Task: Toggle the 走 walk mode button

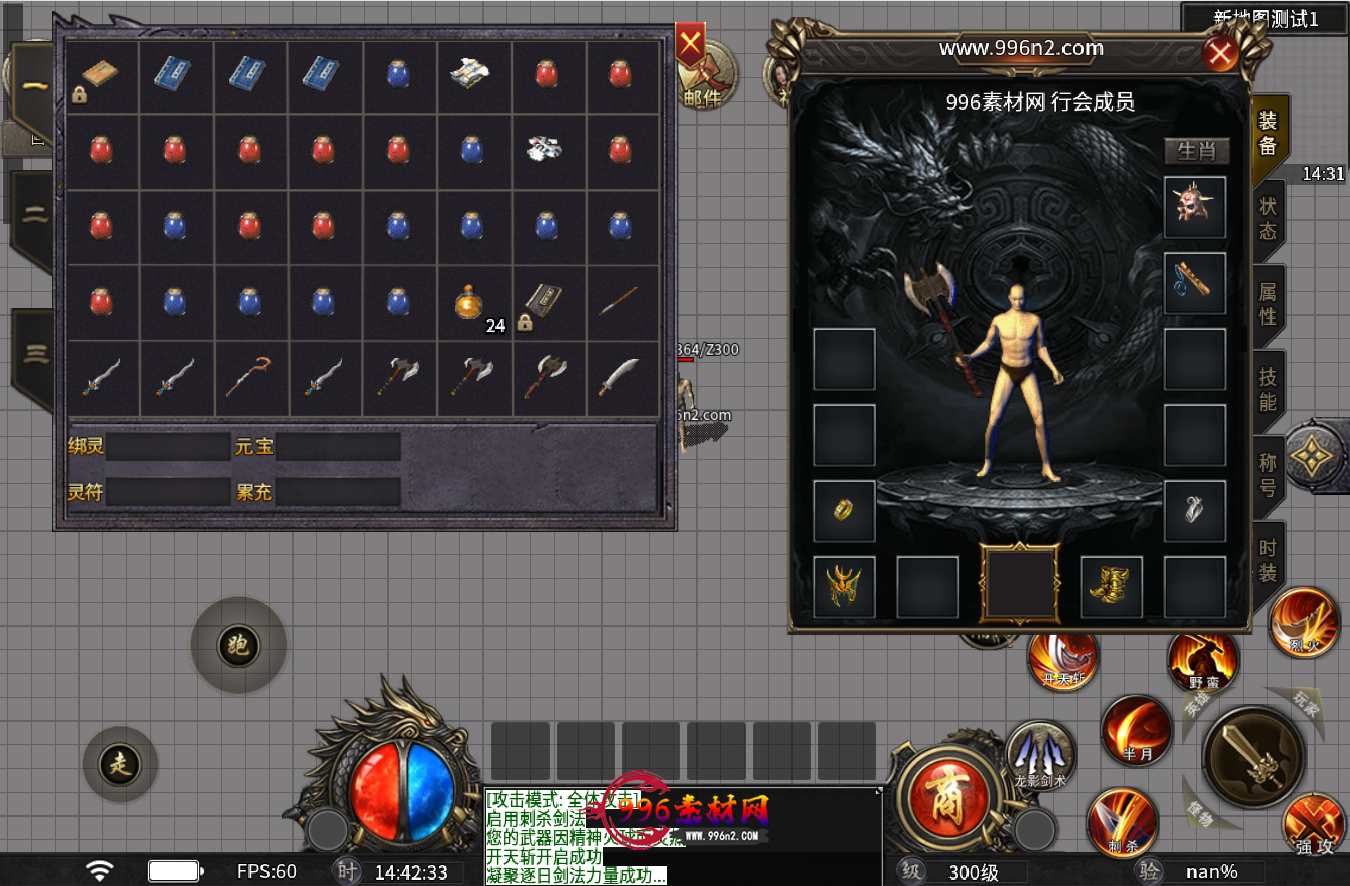Action: pyautogui.click(x=120, y=765)
